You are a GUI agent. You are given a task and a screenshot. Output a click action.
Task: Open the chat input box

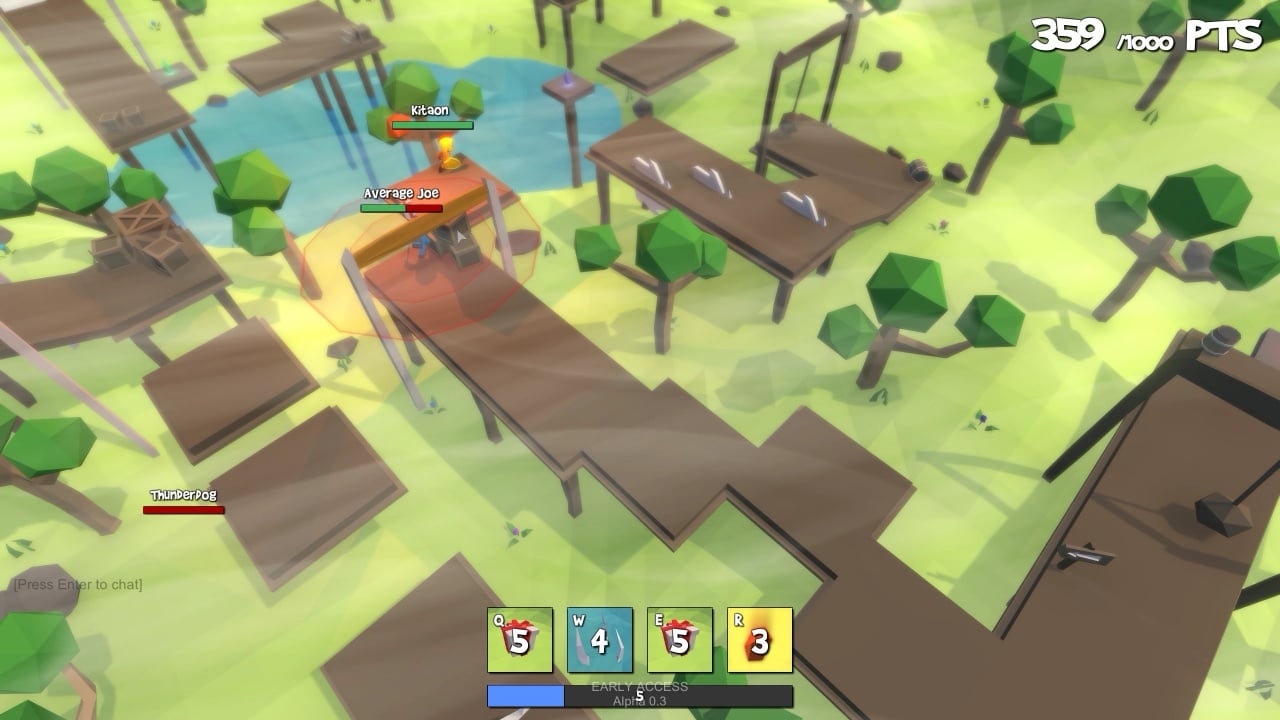coord(78,584)
